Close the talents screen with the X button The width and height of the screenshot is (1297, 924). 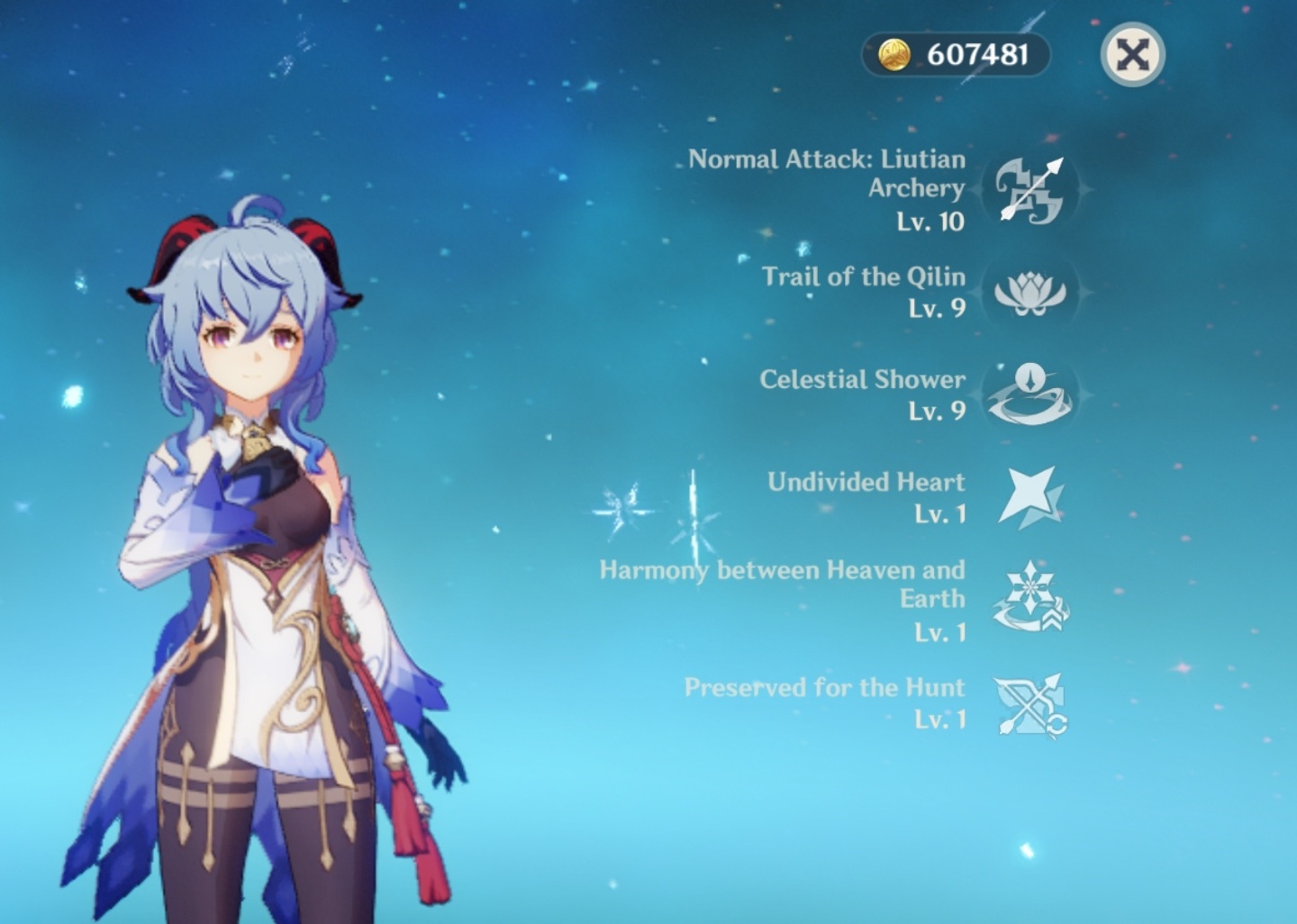click(1132, 55)
